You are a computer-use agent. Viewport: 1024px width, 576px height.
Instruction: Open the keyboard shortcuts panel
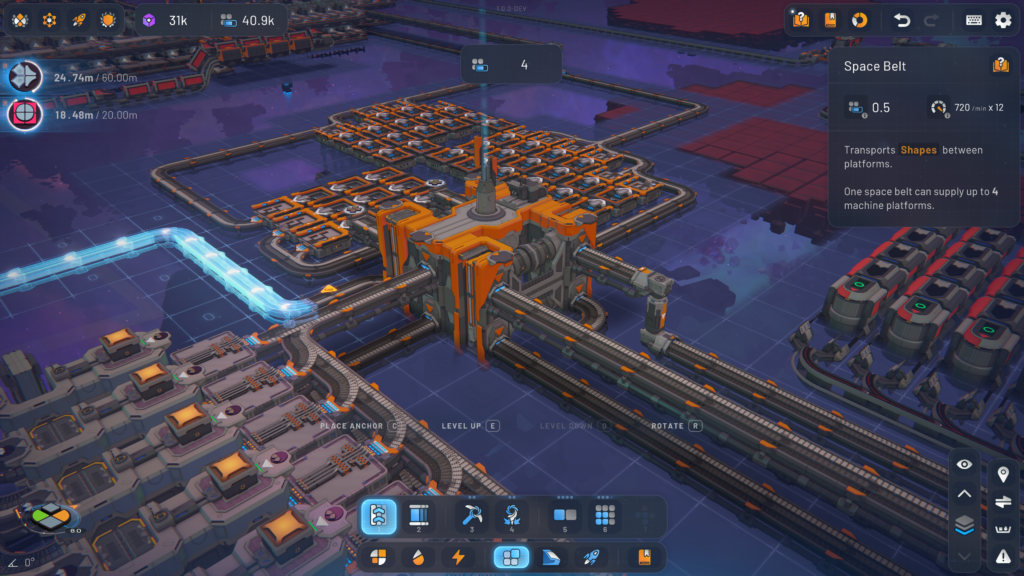pyautogui.click(x=974, y=20)
